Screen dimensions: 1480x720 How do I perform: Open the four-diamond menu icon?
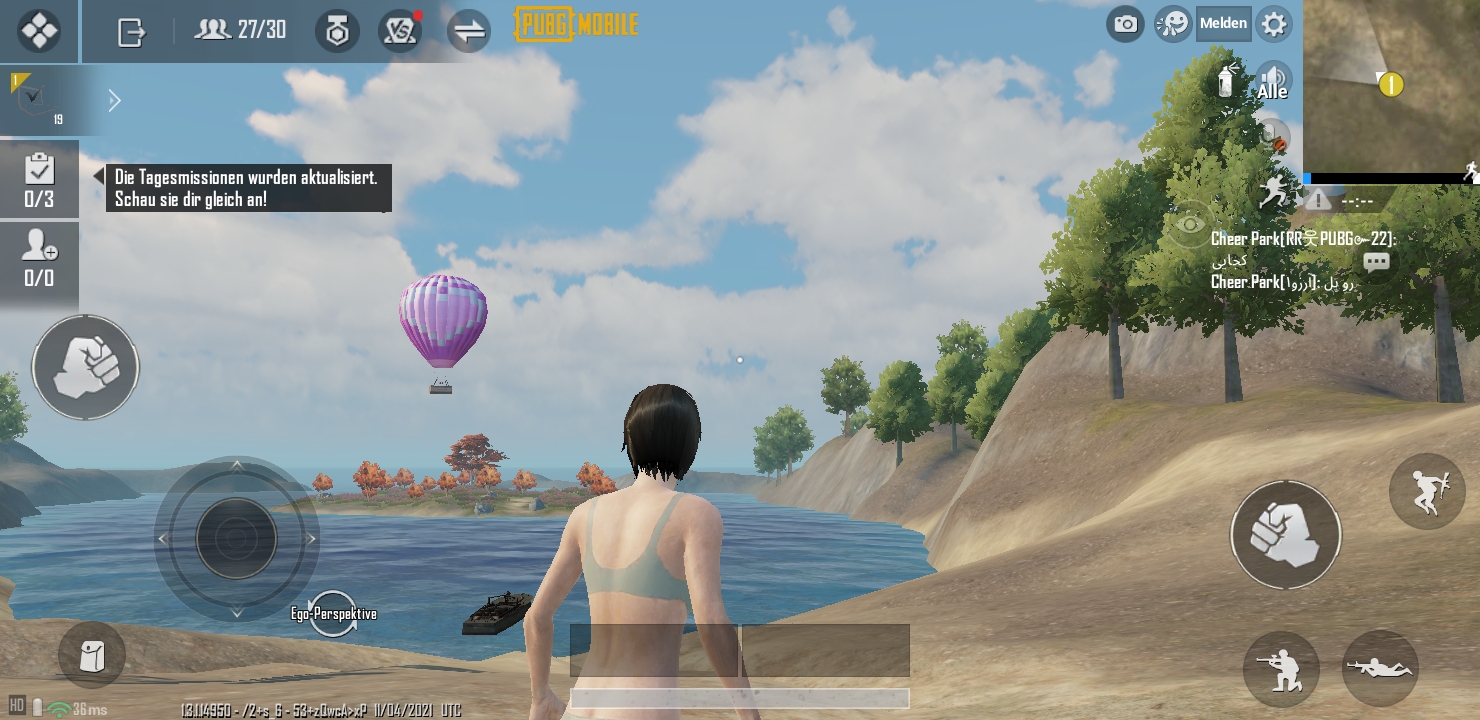39,31
